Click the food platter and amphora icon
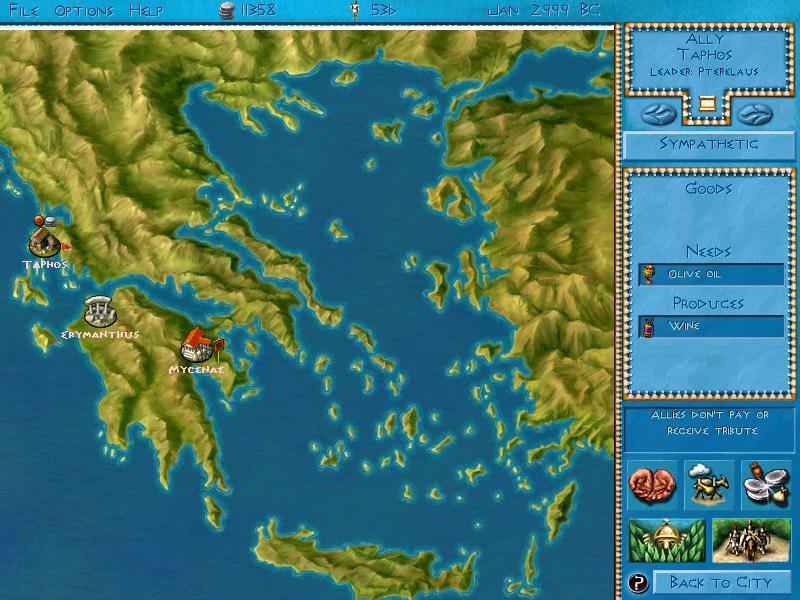Screen dimensions: 800x600 765,485
